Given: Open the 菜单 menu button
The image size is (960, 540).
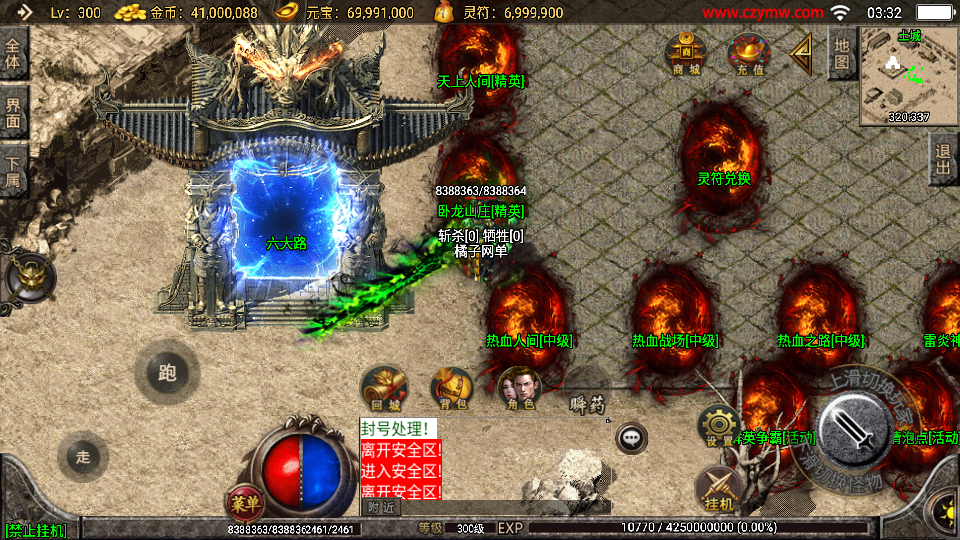Looking at the screenshot, I should [x=242, y=501].
